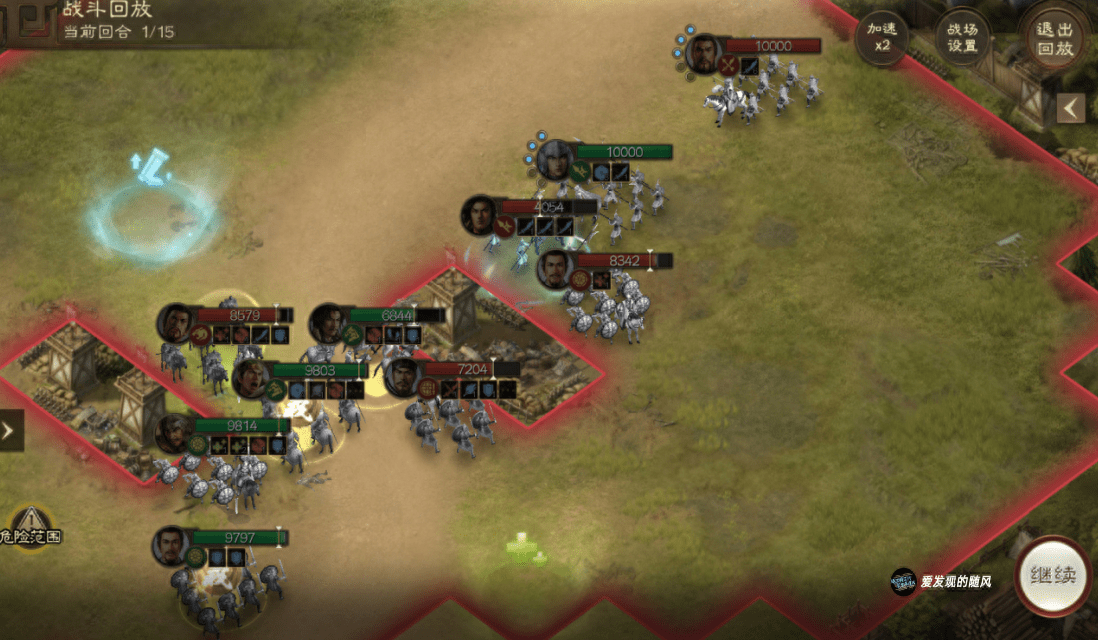
Task: Expand the right-edge side panel arrow
Action: coord(1071,108)
